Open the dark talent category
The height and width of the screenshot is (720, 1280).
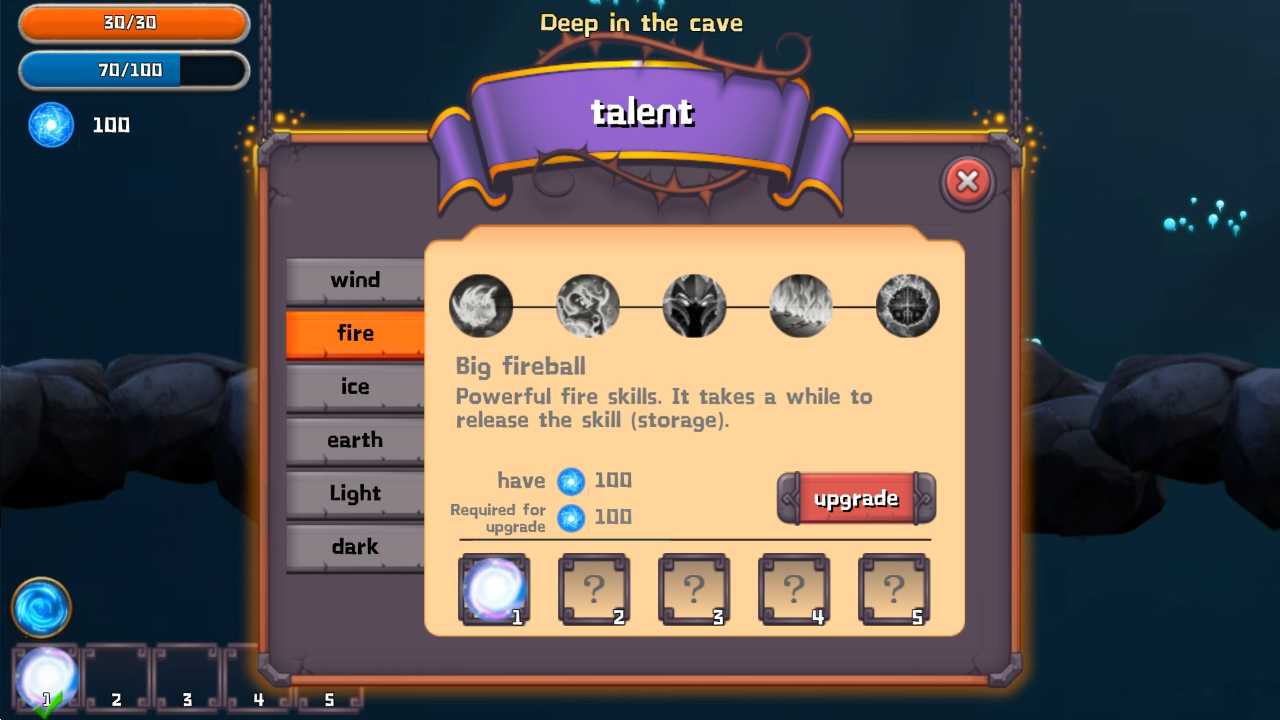pyautogui.click(x=355, y=547)
